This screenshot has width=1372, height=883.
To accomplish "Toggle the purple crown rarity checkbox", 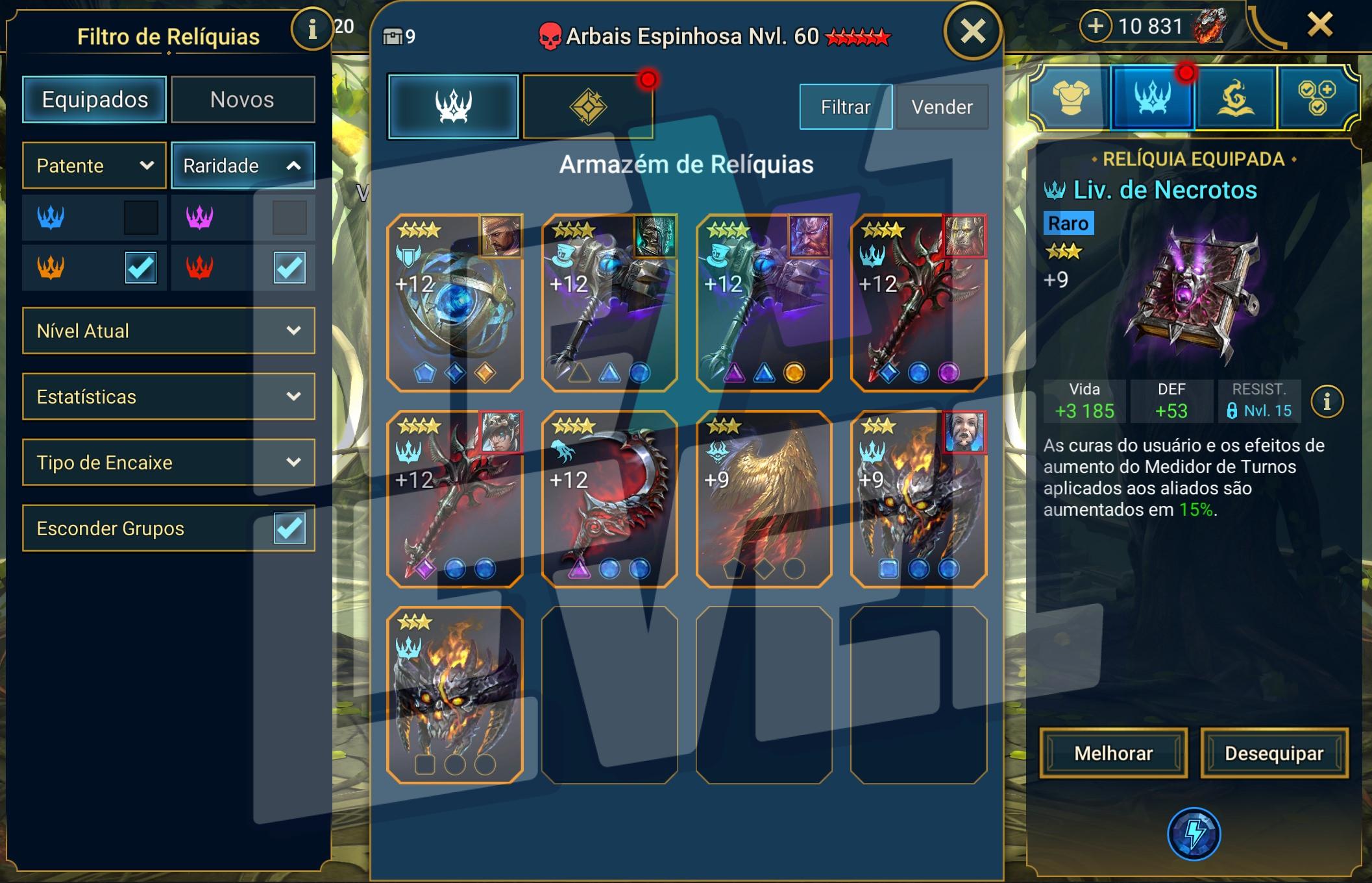I will 289,217.
